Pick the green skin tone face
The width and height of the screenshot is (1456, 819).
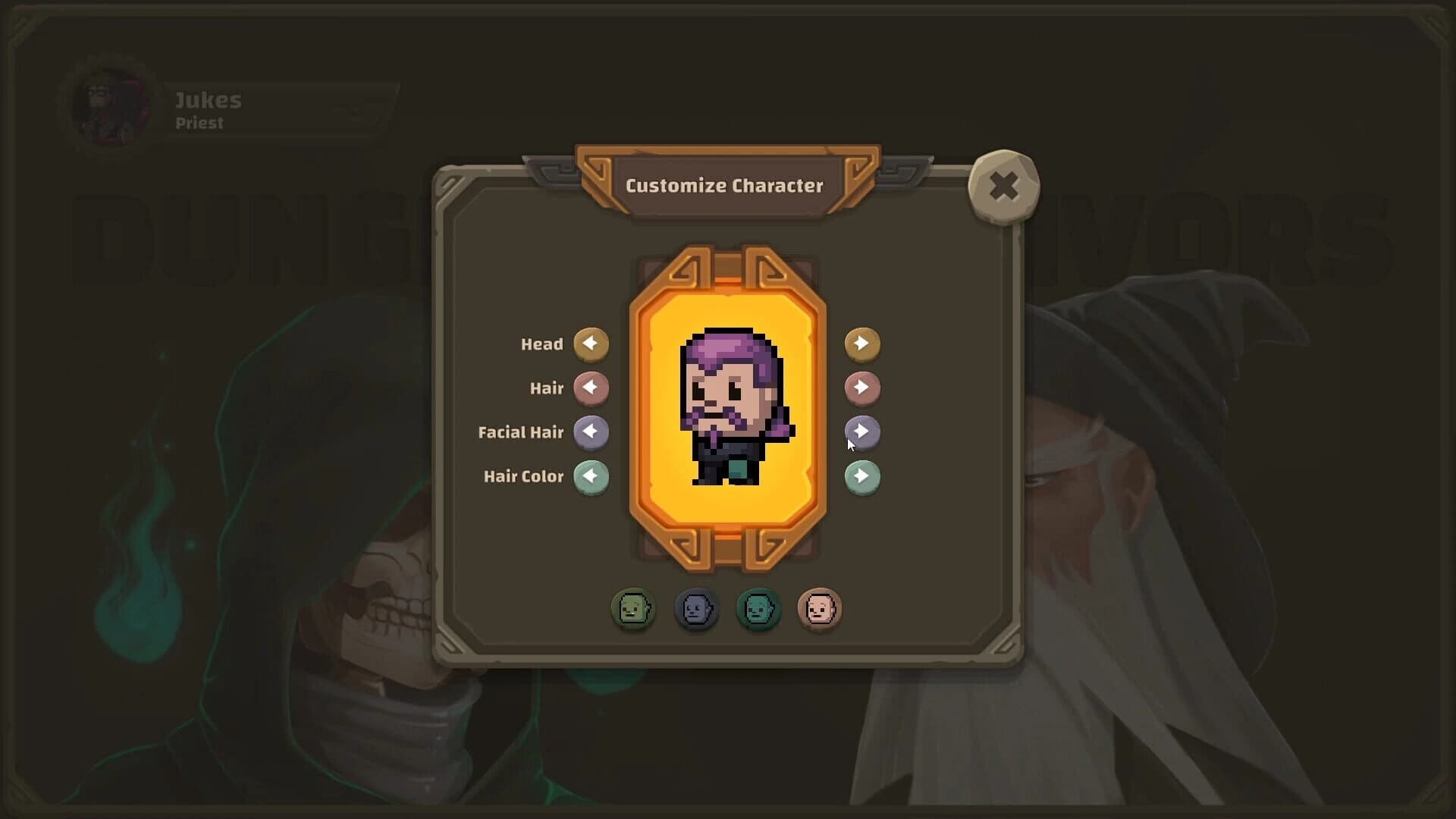(x=634, y=609)
